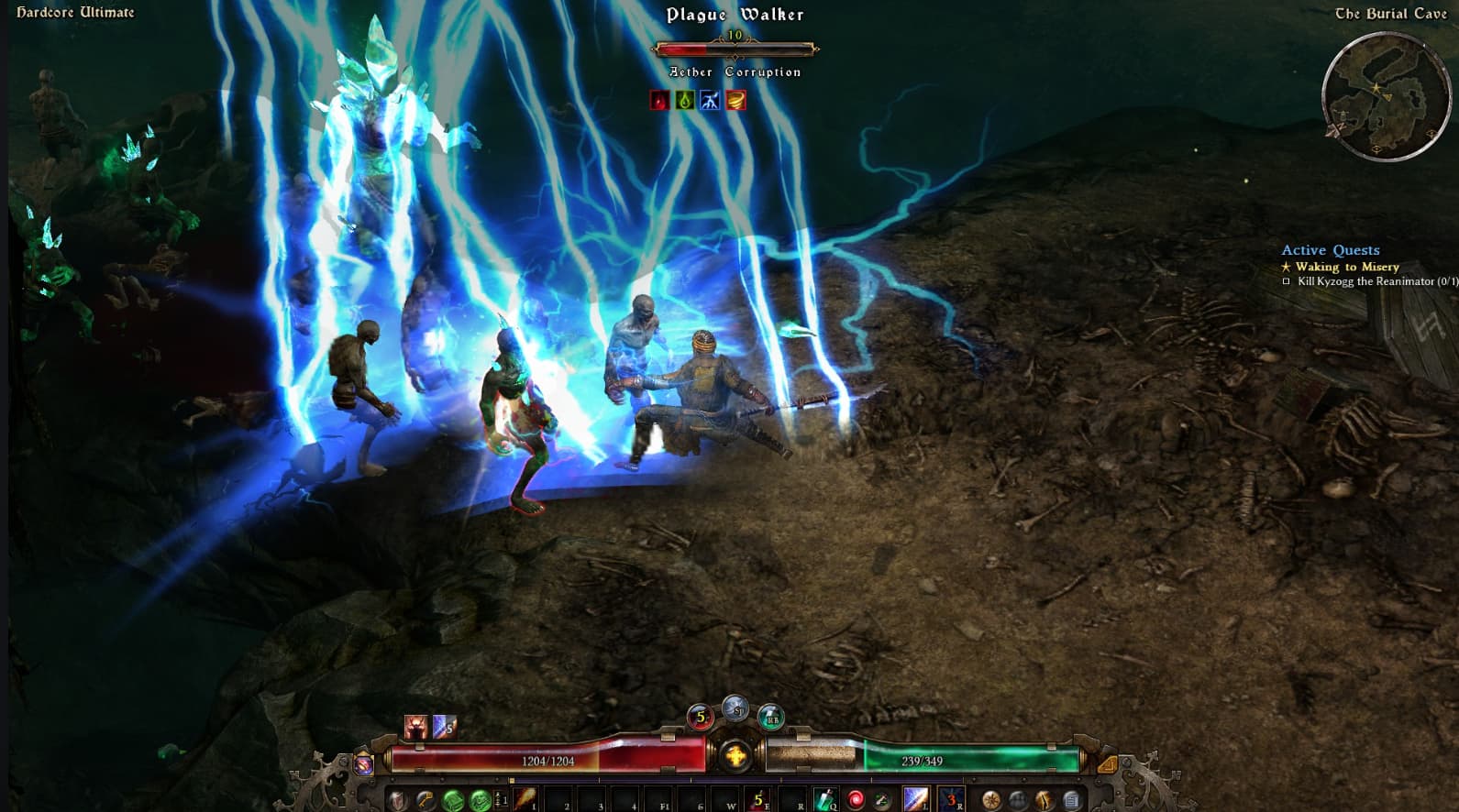The width and height of the screenshot is (1459, 812).
Task: Select the Waking to Misery quest entry
Action: [x=1347, y=267]
